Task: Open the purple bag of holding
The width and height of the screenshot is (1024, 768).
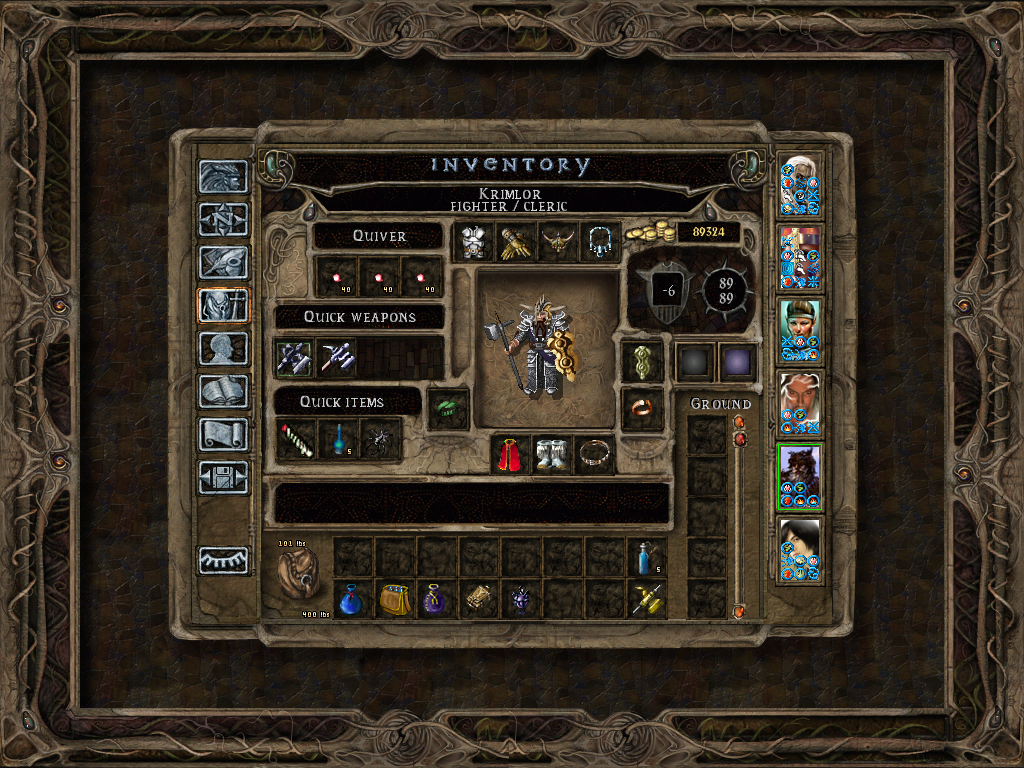Action: click(436, 600)
